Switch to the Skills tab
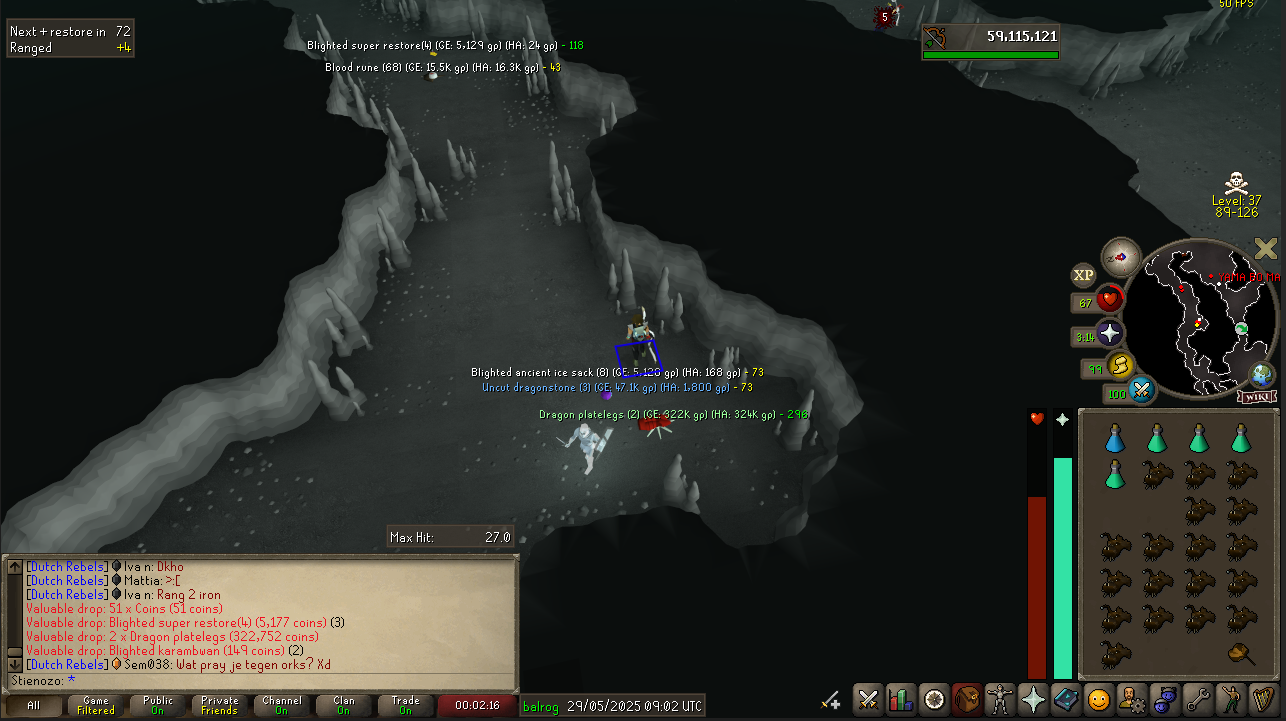 900,699
